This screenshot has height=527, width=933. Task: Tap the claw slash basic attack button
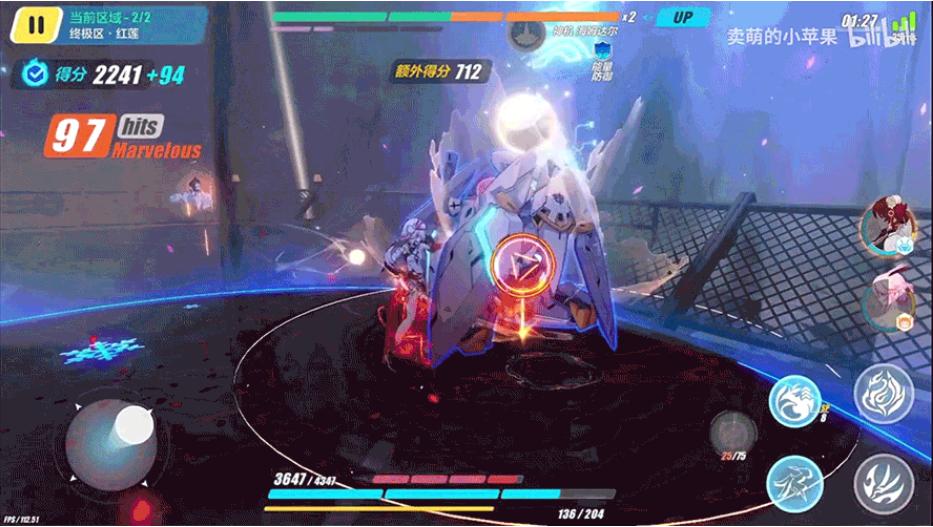(x=883, y=482)
